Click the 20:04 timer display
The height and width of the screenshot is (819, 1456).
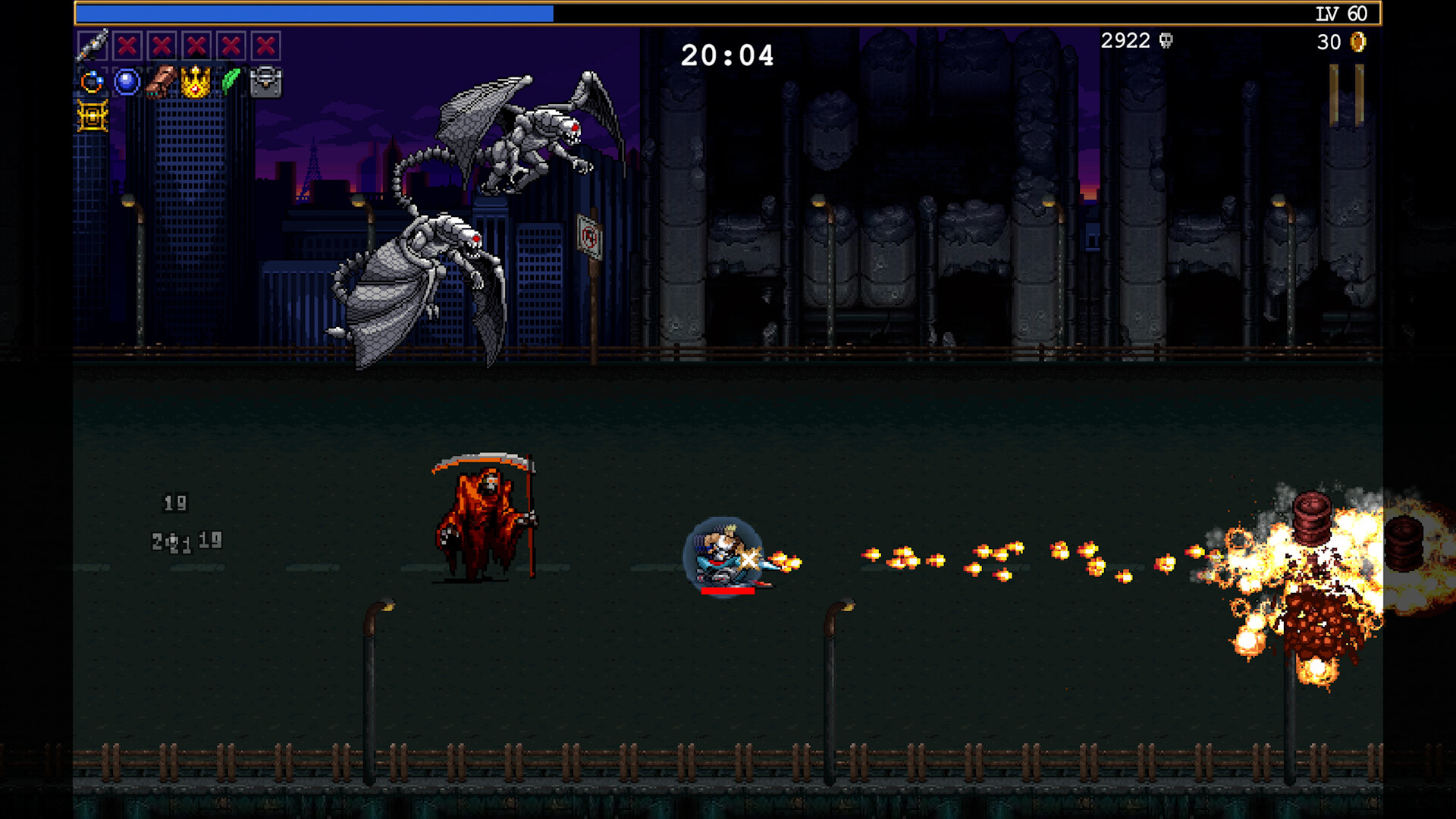click(727, 54)
